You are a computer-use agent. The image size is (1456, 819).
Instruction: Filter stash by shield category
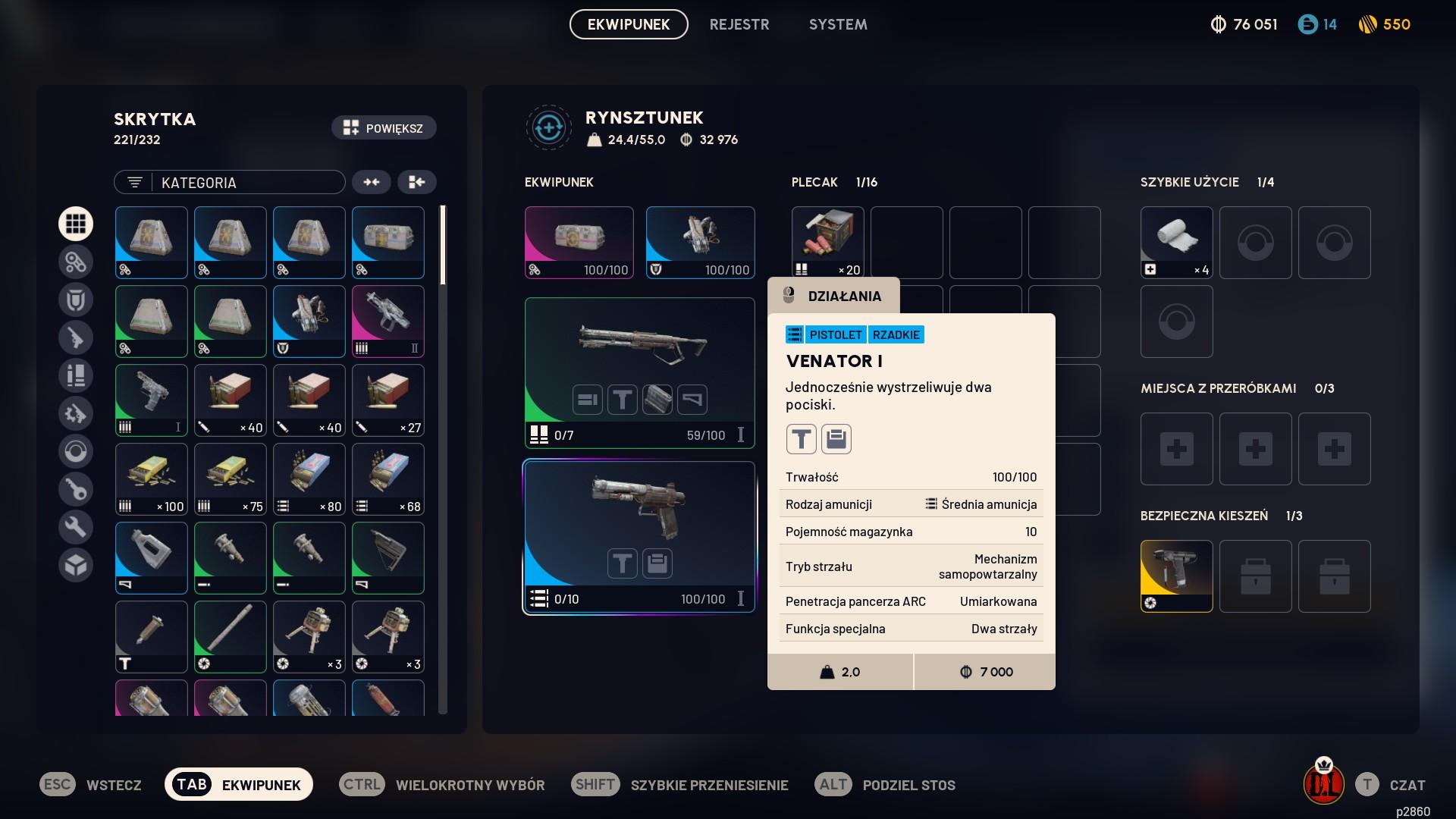click(x=76, y=300)
